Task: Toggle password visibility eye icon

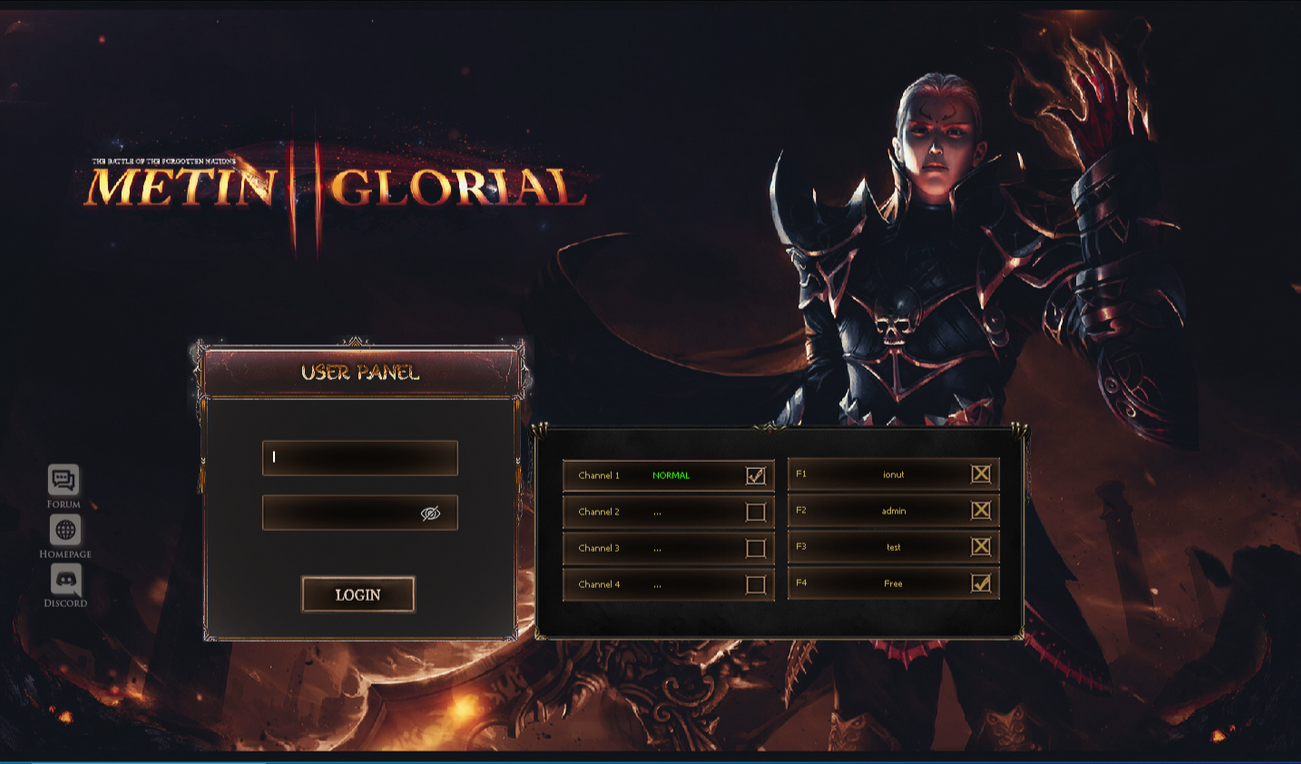Action: (x=431, y=513)
